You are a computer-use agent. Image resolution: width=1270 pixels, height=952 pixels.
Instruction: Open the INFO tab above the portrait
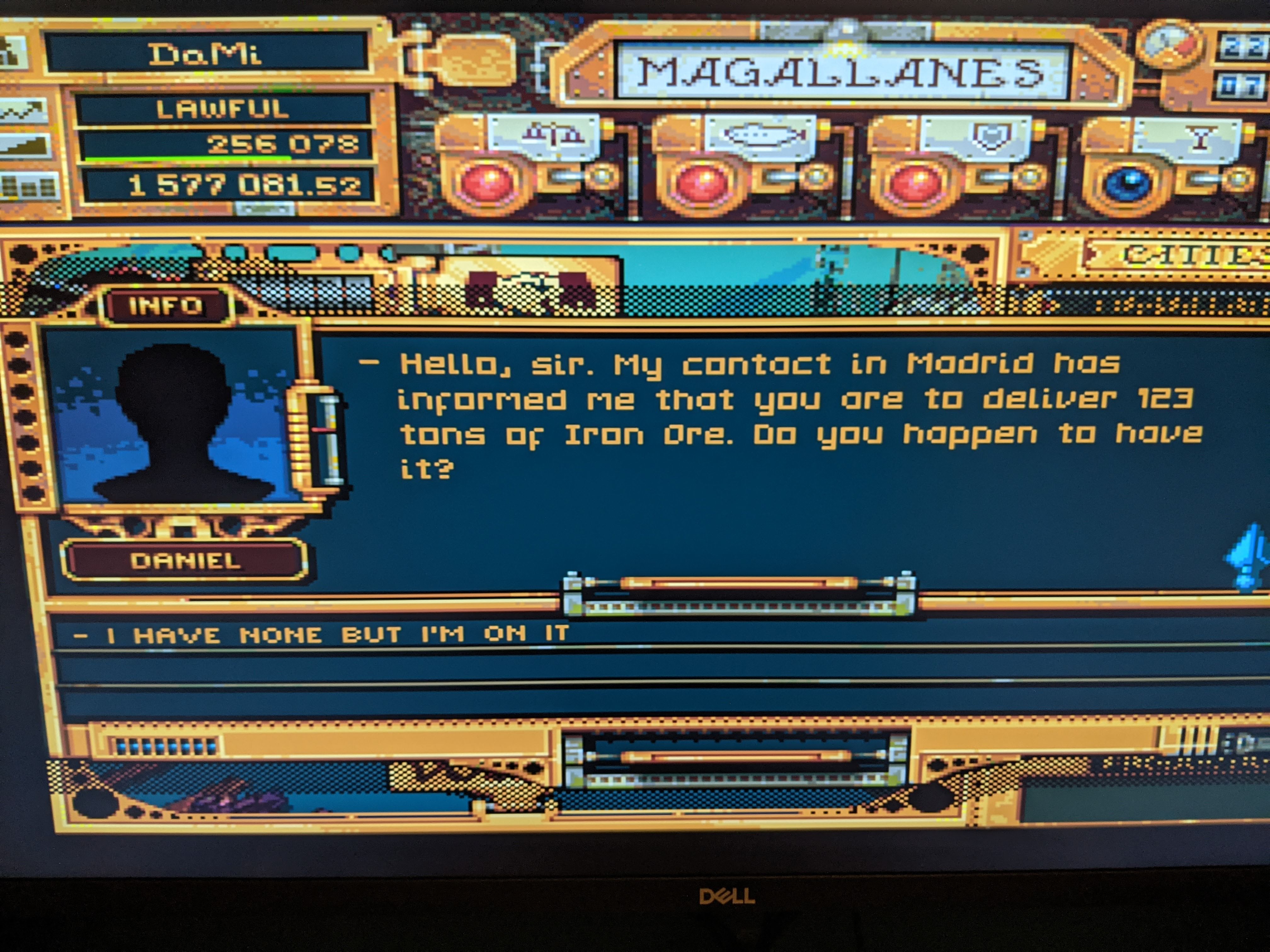click(x=167, y=306)
